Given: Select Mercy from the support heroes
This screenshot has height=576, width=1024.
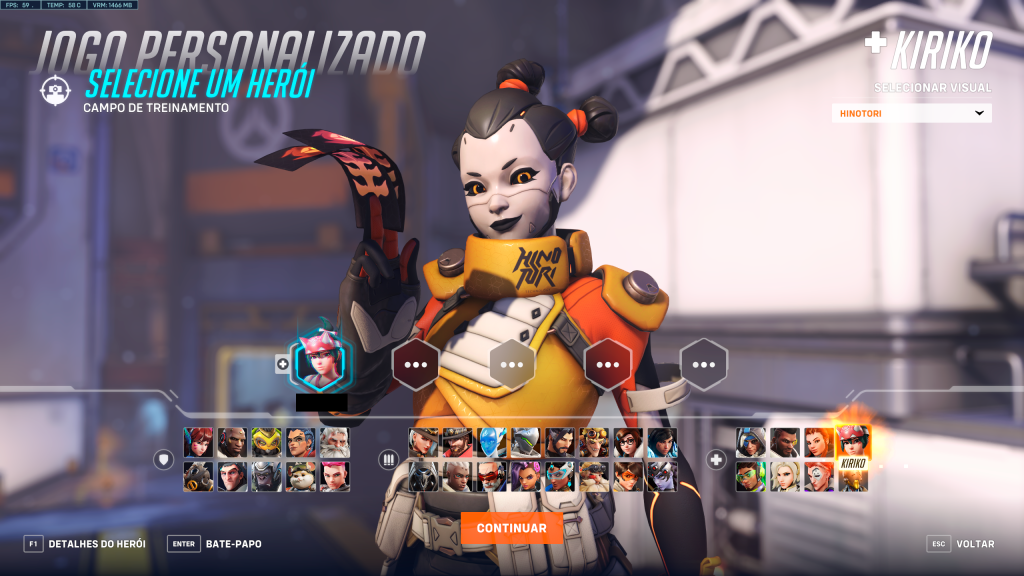Looking at the screenshot, I should coord(785,476).
